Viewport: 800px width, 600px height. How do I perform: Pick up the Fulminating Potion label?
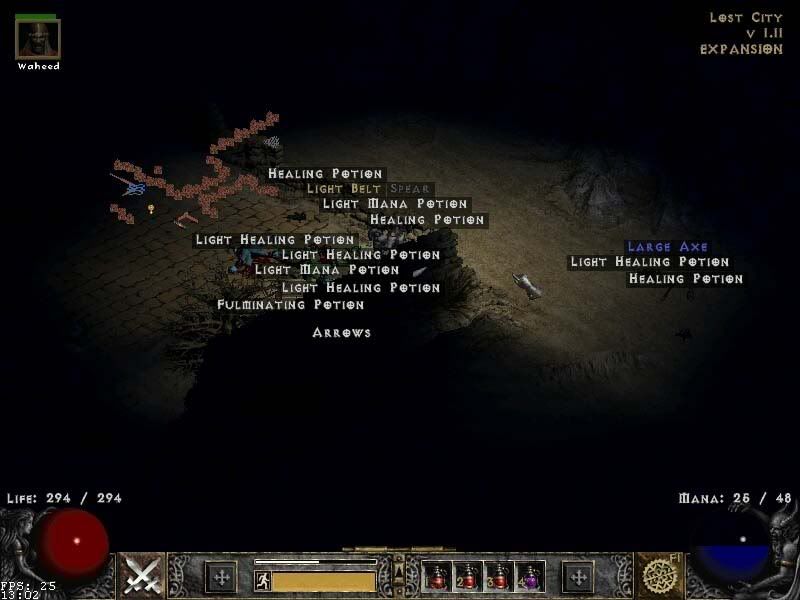(290, 304)
